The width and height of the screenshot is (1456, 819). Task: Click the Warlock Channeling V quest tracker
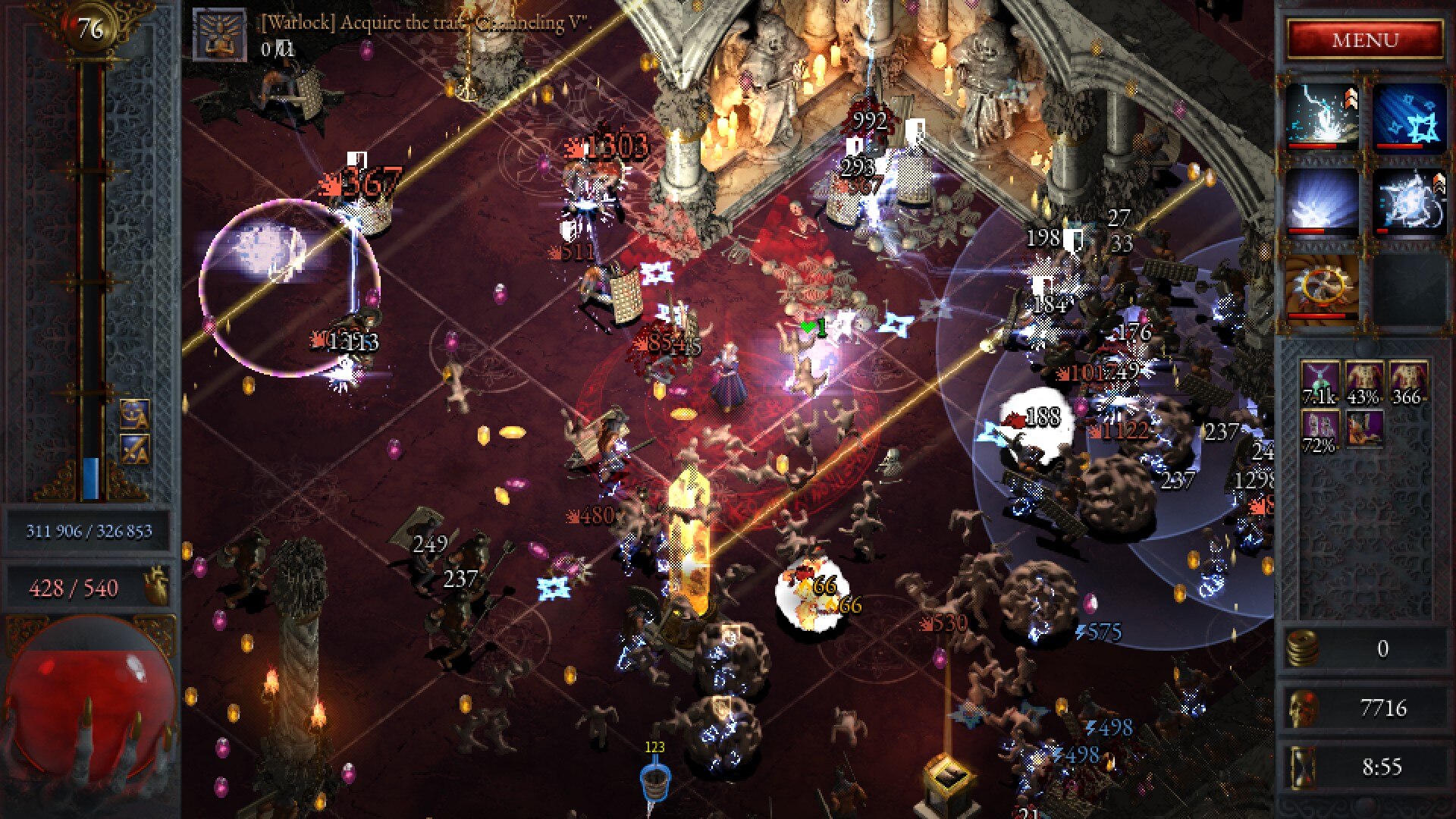click(x=220, y=34)
